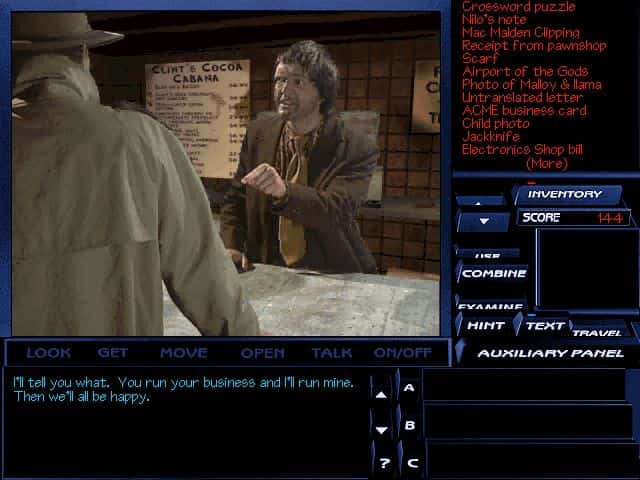Click the Combine button
Viewport: 640px width, 480px height.
coord(494,273)
